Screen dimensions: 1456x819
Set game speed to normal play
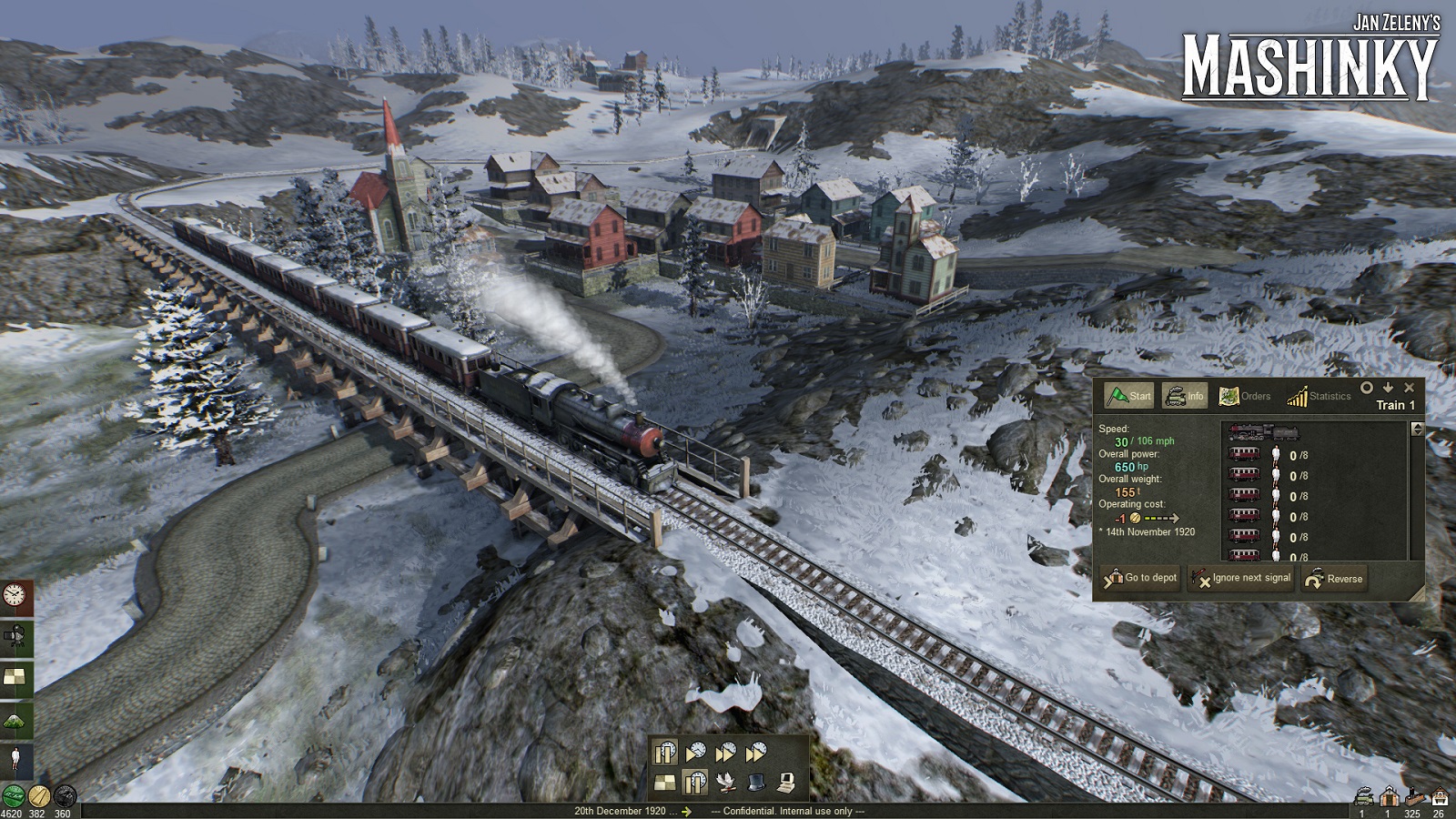(x=695, y=753)
